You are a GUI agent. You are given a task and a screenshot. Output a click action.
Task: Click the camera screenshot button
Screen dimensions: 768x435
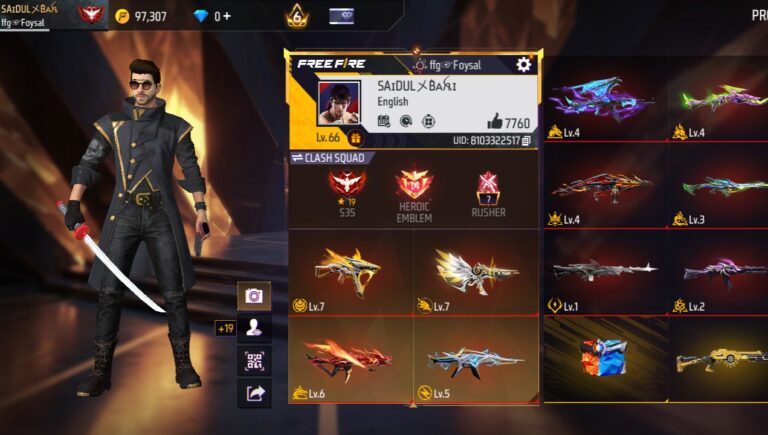254,296
